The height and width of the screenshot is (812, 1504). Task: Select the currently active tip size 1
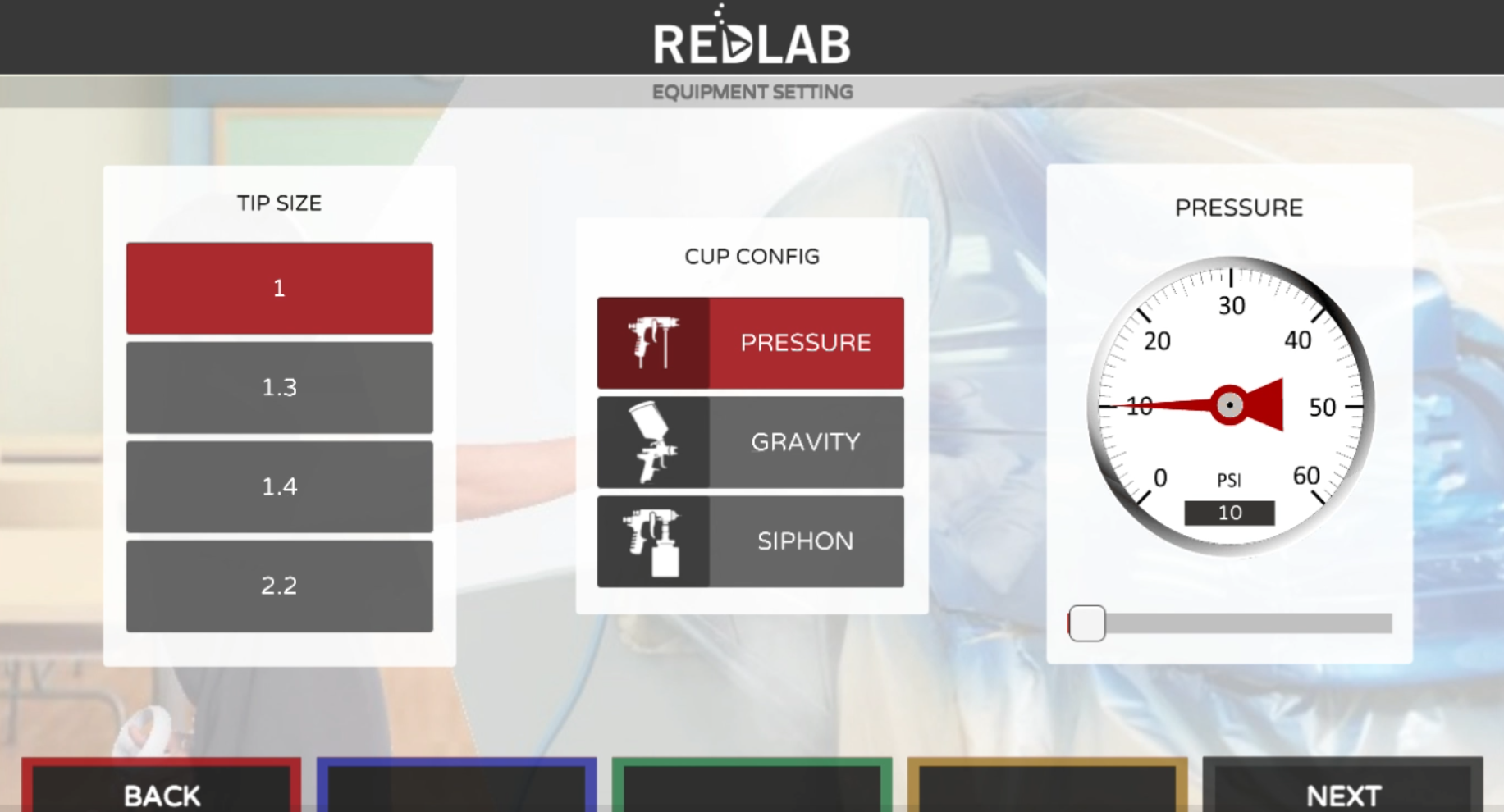[279, 288]
